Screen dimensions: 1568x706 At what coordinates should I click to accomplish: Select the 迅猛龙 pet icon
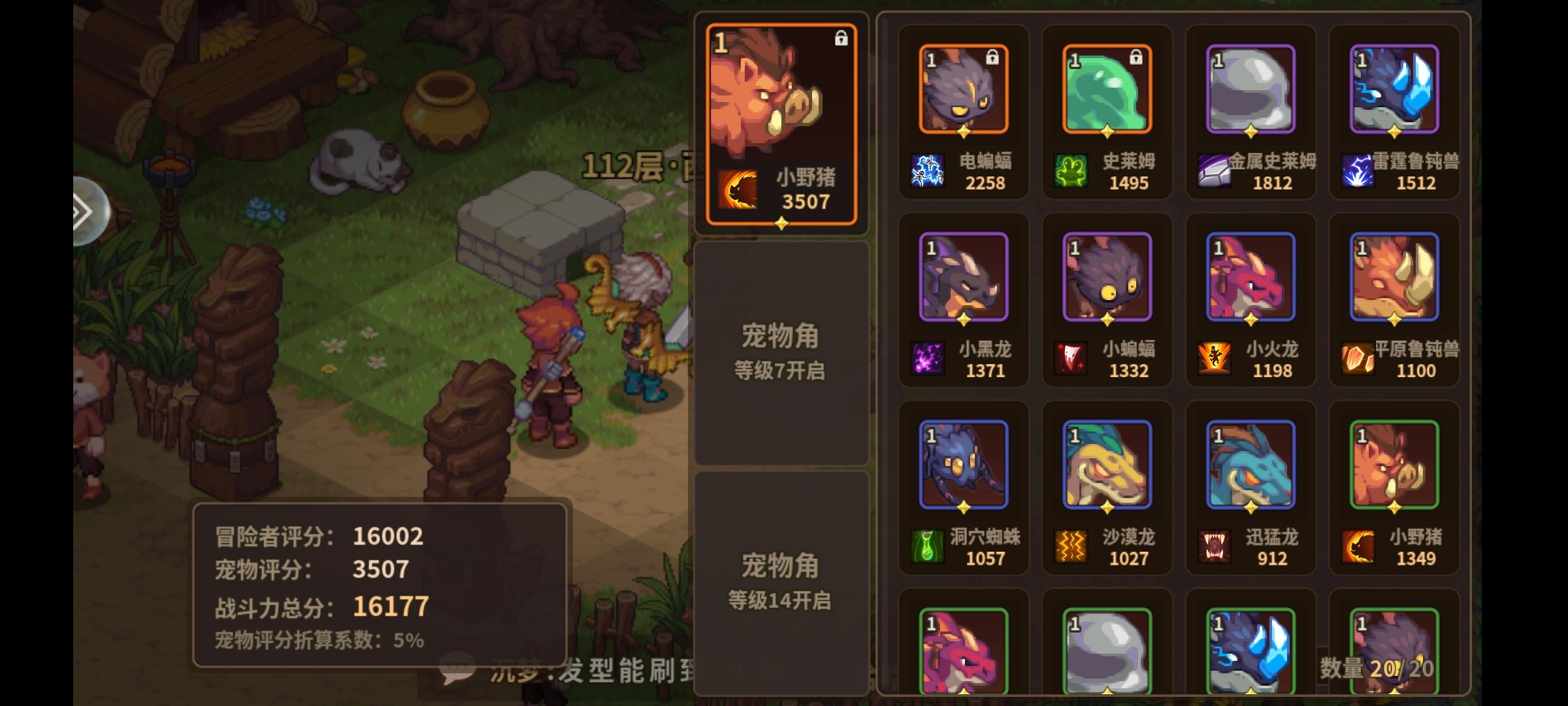1249,463
